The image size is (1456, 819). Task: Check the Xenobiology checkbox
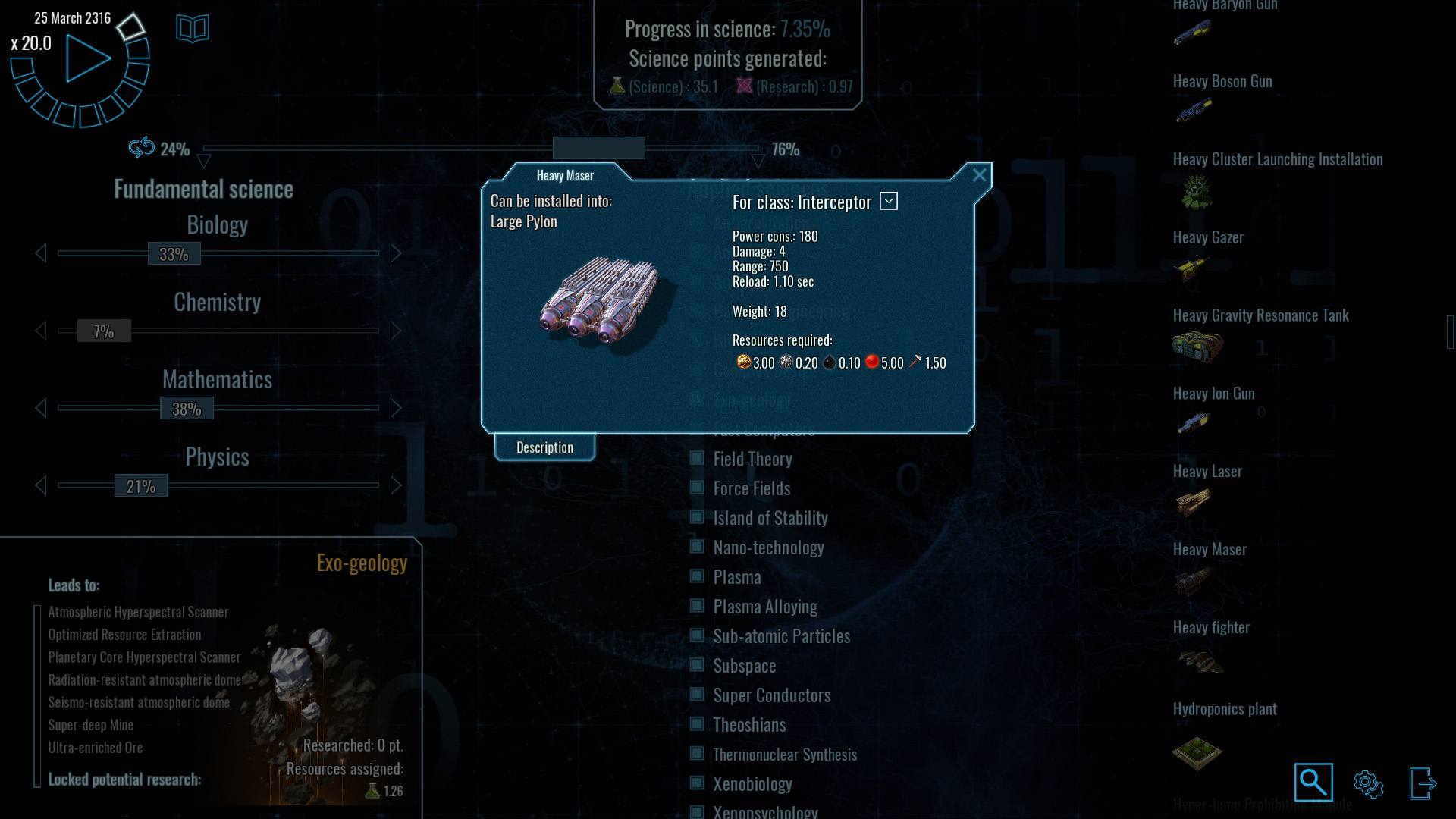(697, 784)
